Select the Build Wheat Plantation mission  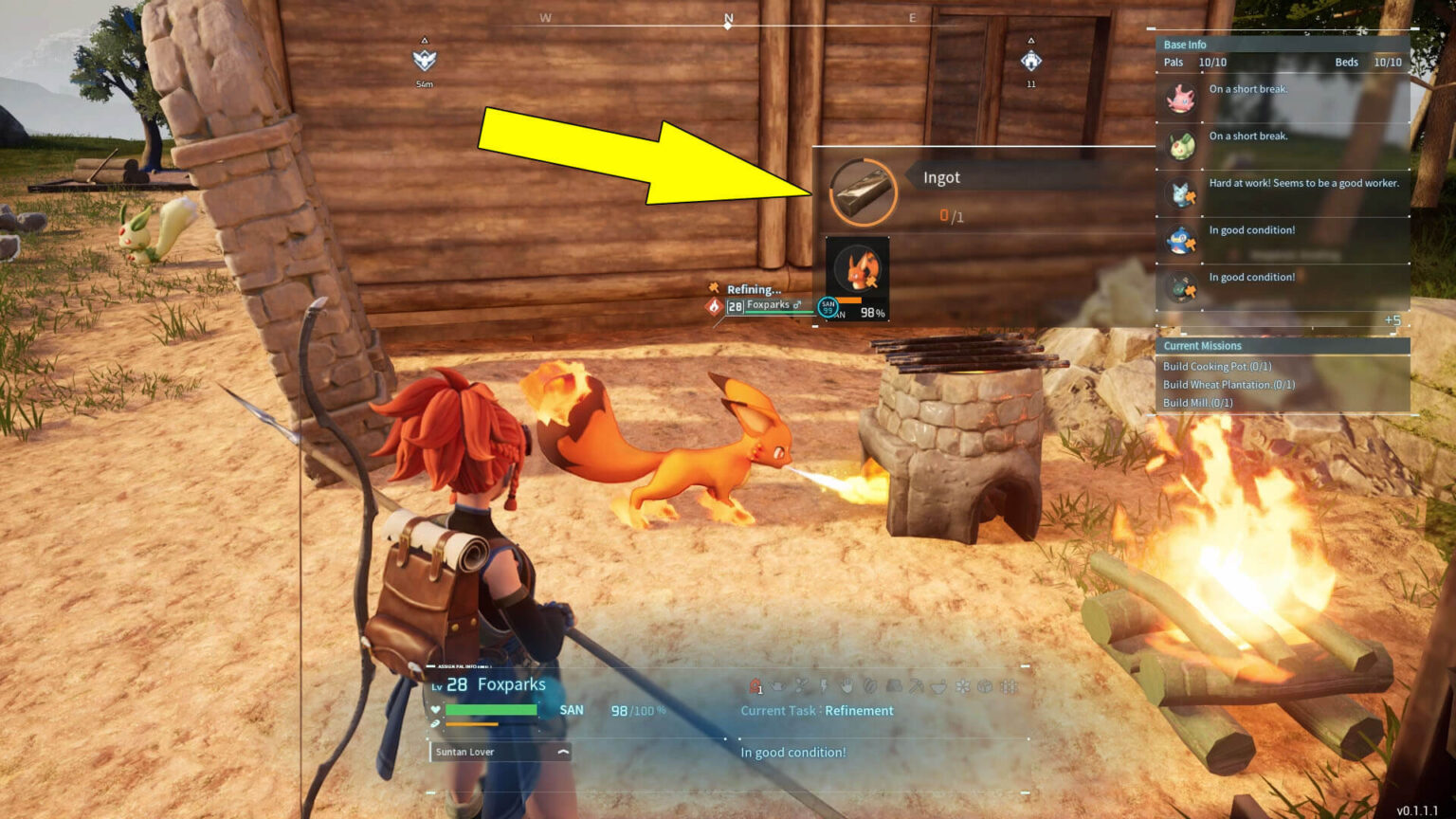1228,384
